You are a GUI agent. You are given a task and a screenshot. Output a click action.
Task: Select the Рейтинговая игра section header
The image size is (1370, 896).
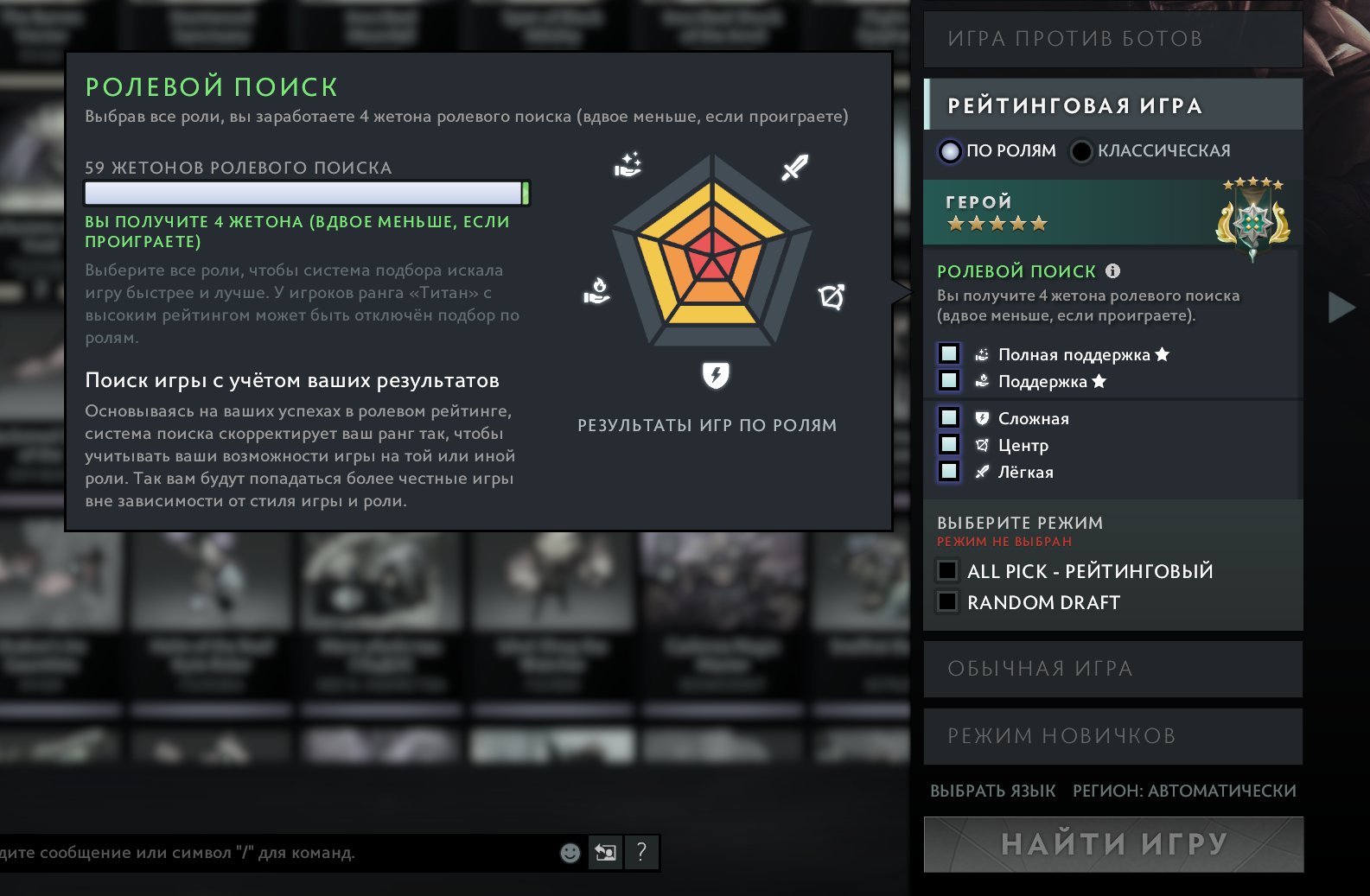click(1112, 105)
